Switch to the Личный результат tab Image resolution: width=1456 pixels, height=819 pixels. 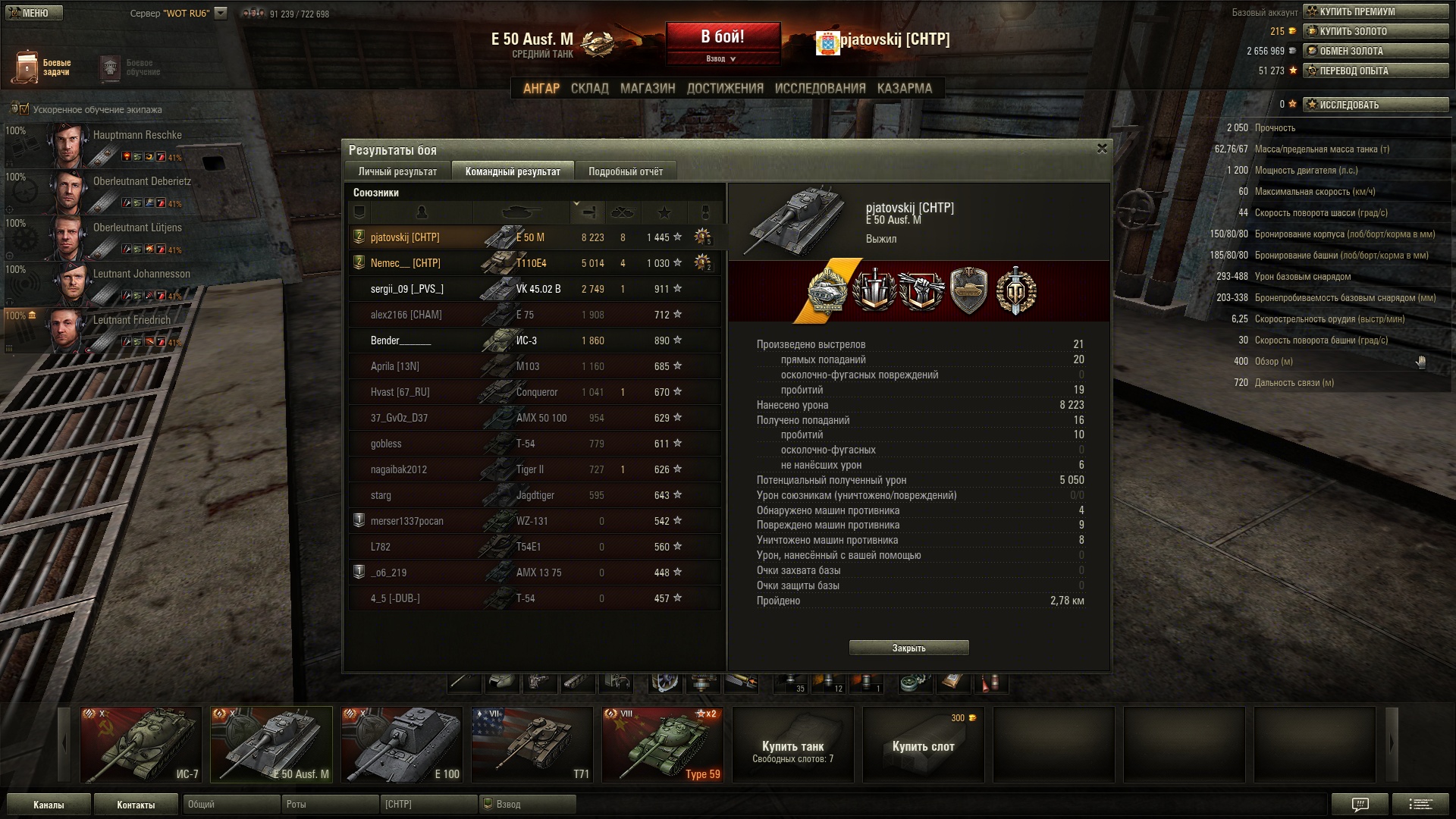397,171
